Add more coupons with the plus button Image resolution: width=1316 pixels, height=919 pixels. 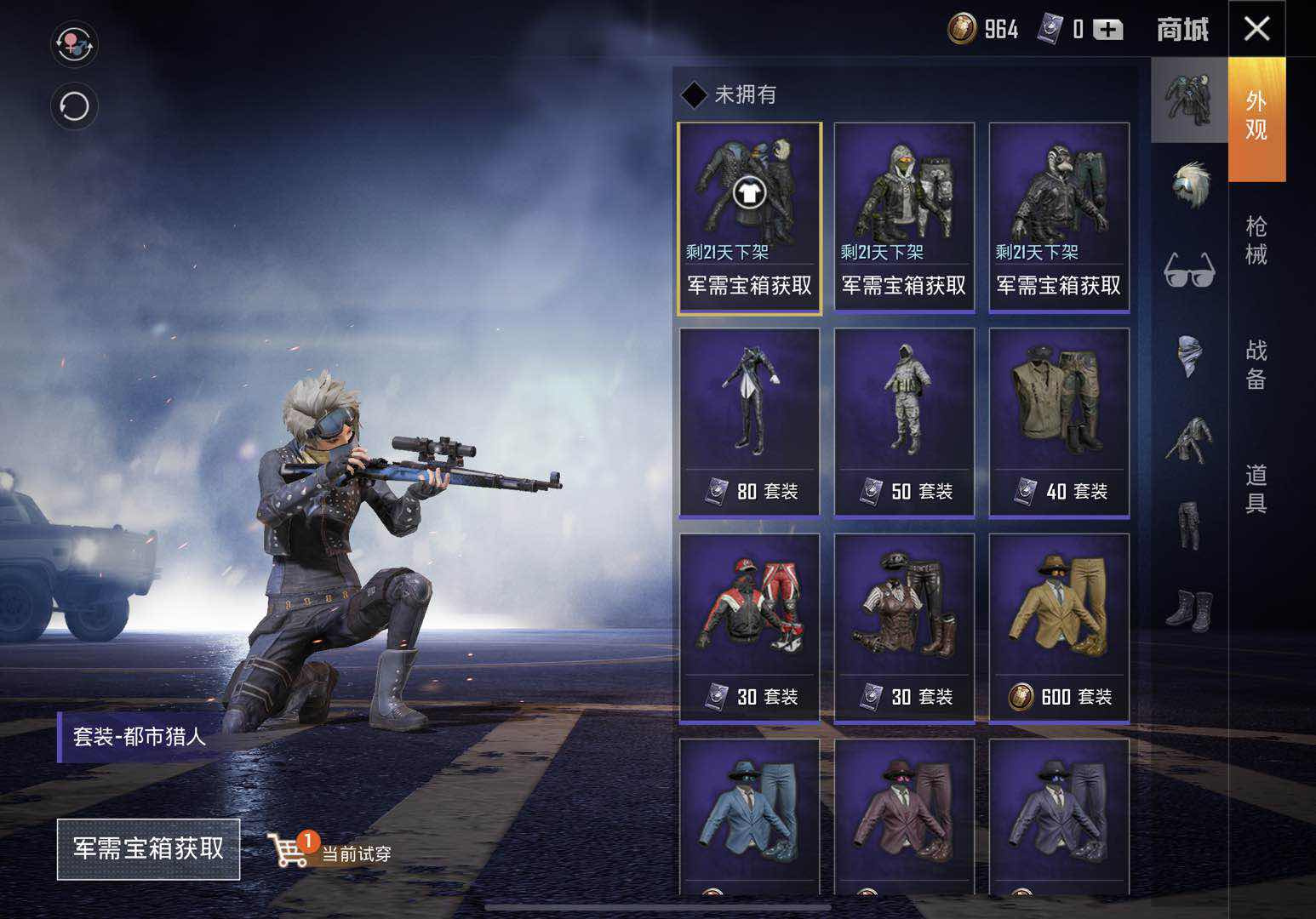1107,31
